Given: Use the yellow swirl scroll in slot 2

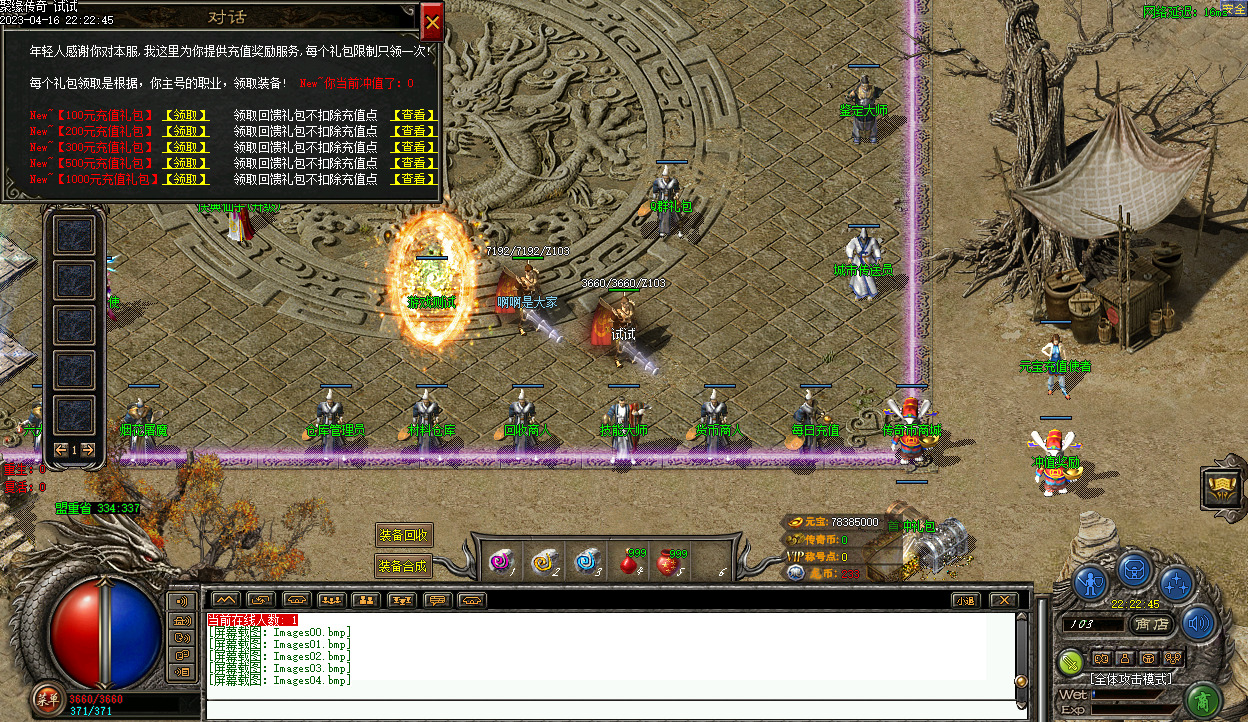Looking at the screenshot, I should (543, 563).
